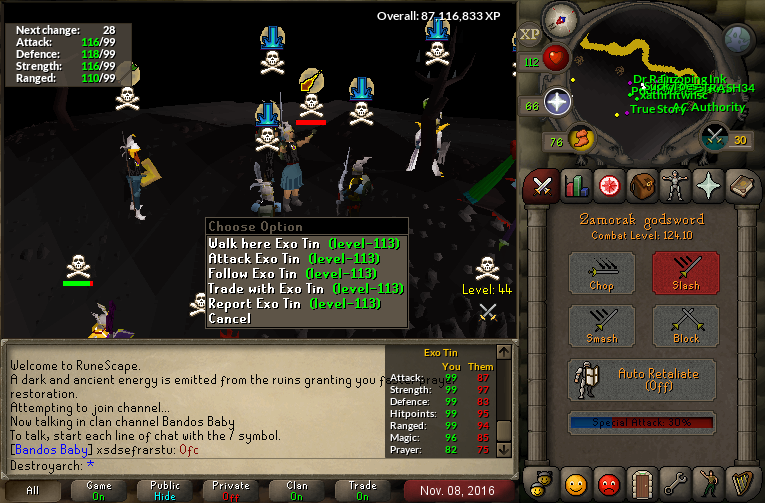The height and width of the screenshot is (504, 765).
Task: Open the skills stats tab
Action: 575,185
